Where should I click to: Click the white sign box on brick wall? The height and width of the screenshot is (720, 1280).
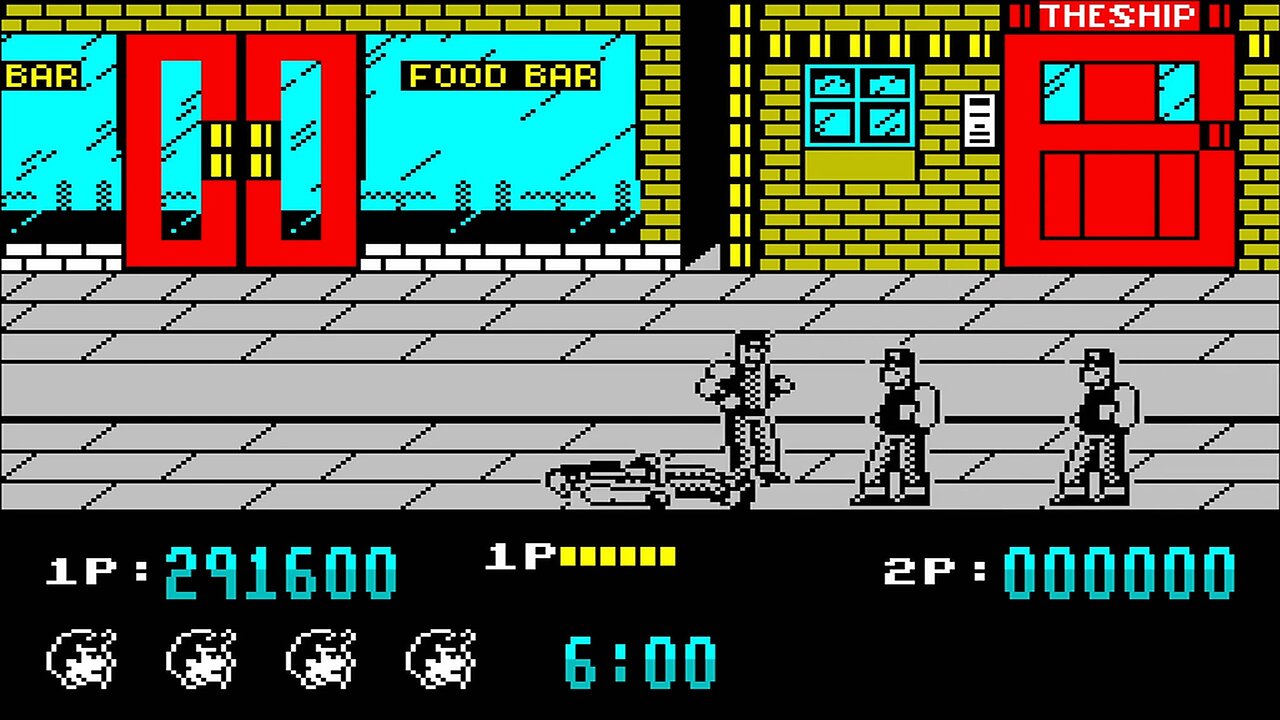pyautogui.click(x=978, y=118)
